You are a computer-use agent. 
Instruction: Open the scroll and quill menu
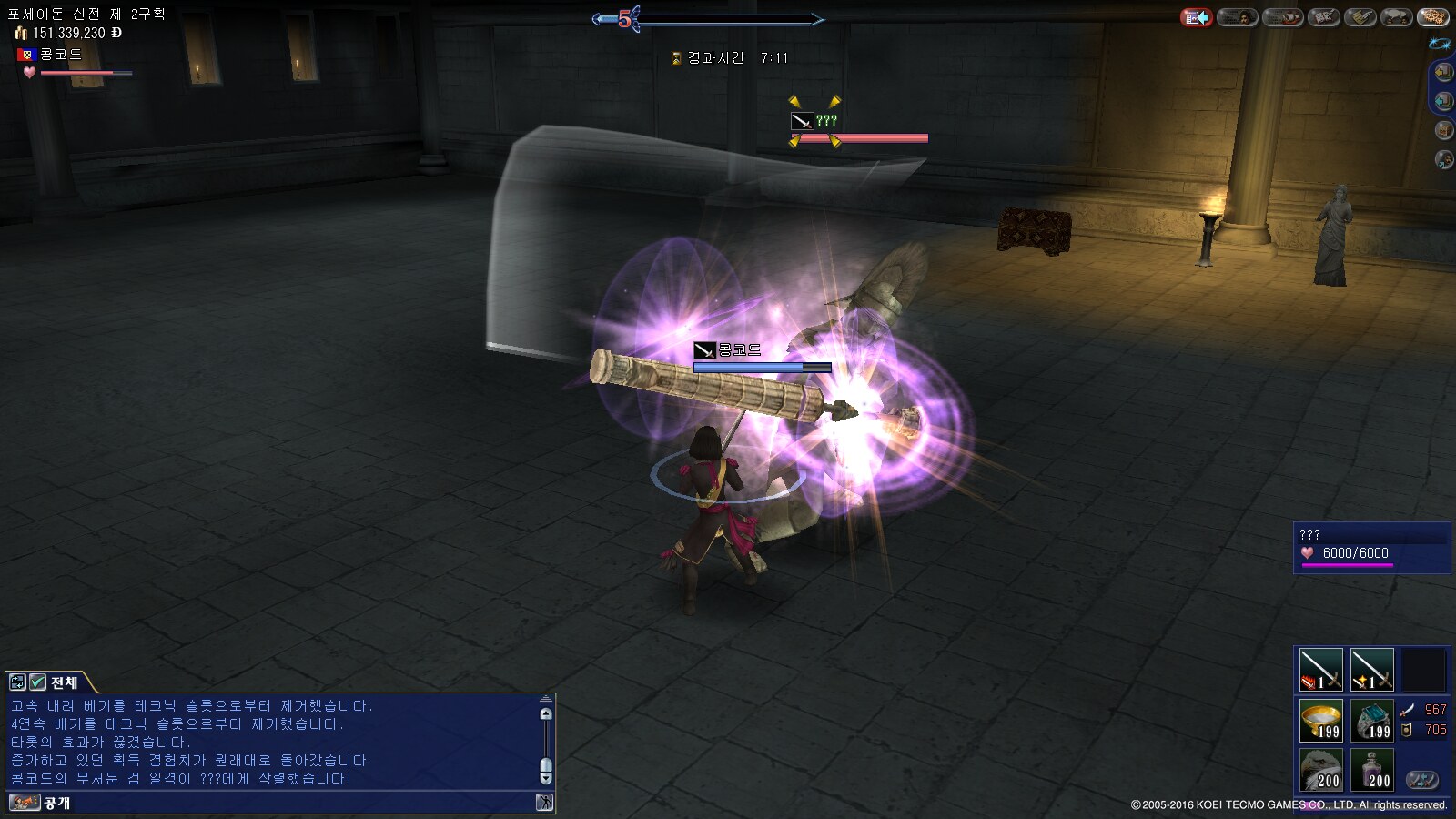pyautogui.click(x=1360, y=17)
